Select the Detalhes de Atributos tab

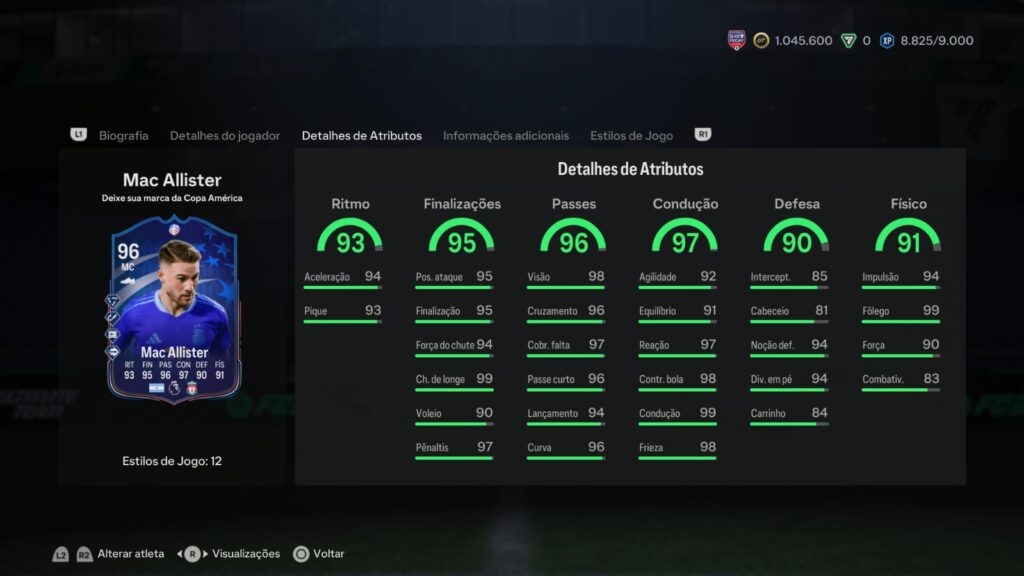click(361, 135)
